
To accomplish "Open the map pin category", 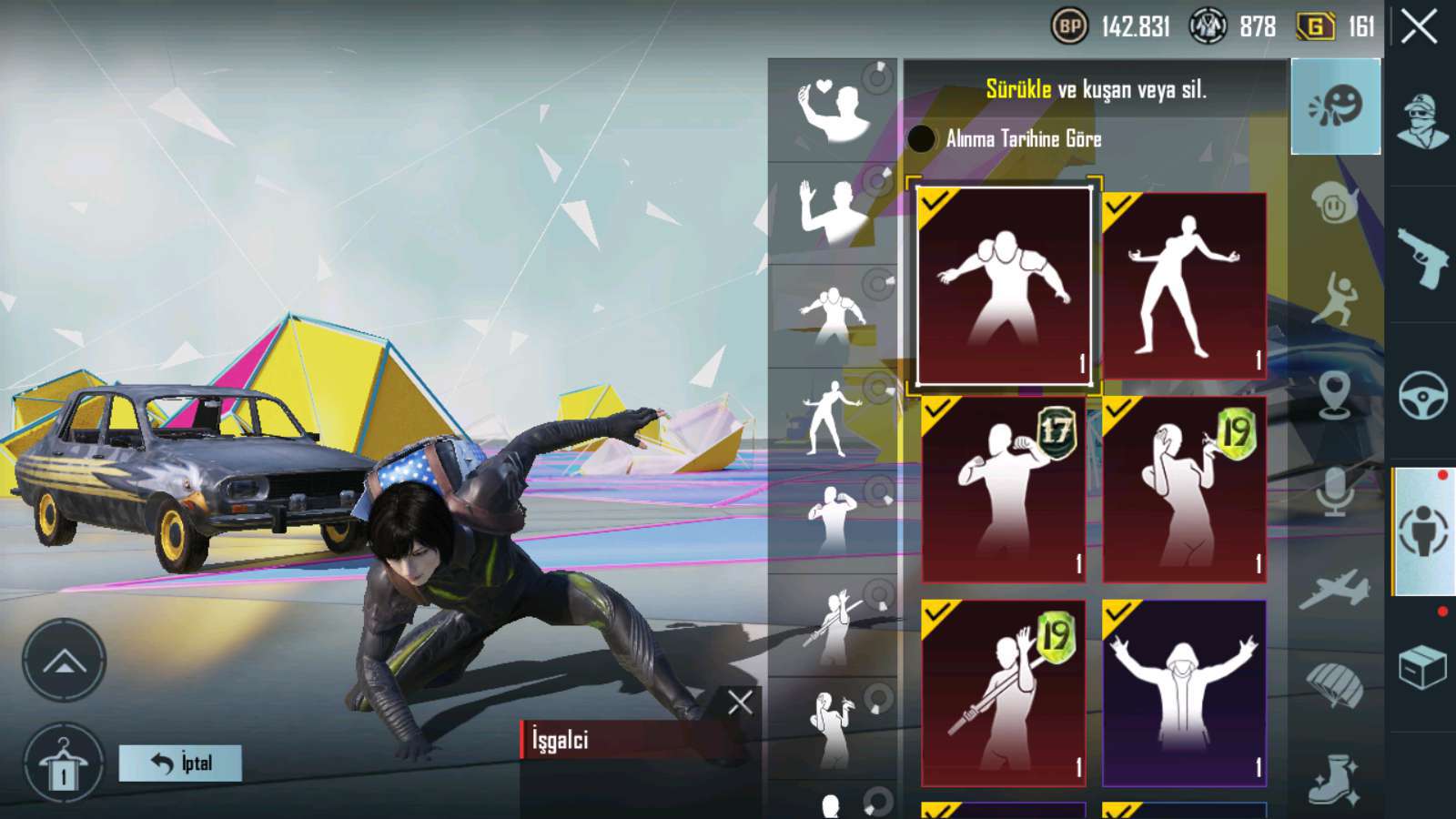I will point(1335,395).
